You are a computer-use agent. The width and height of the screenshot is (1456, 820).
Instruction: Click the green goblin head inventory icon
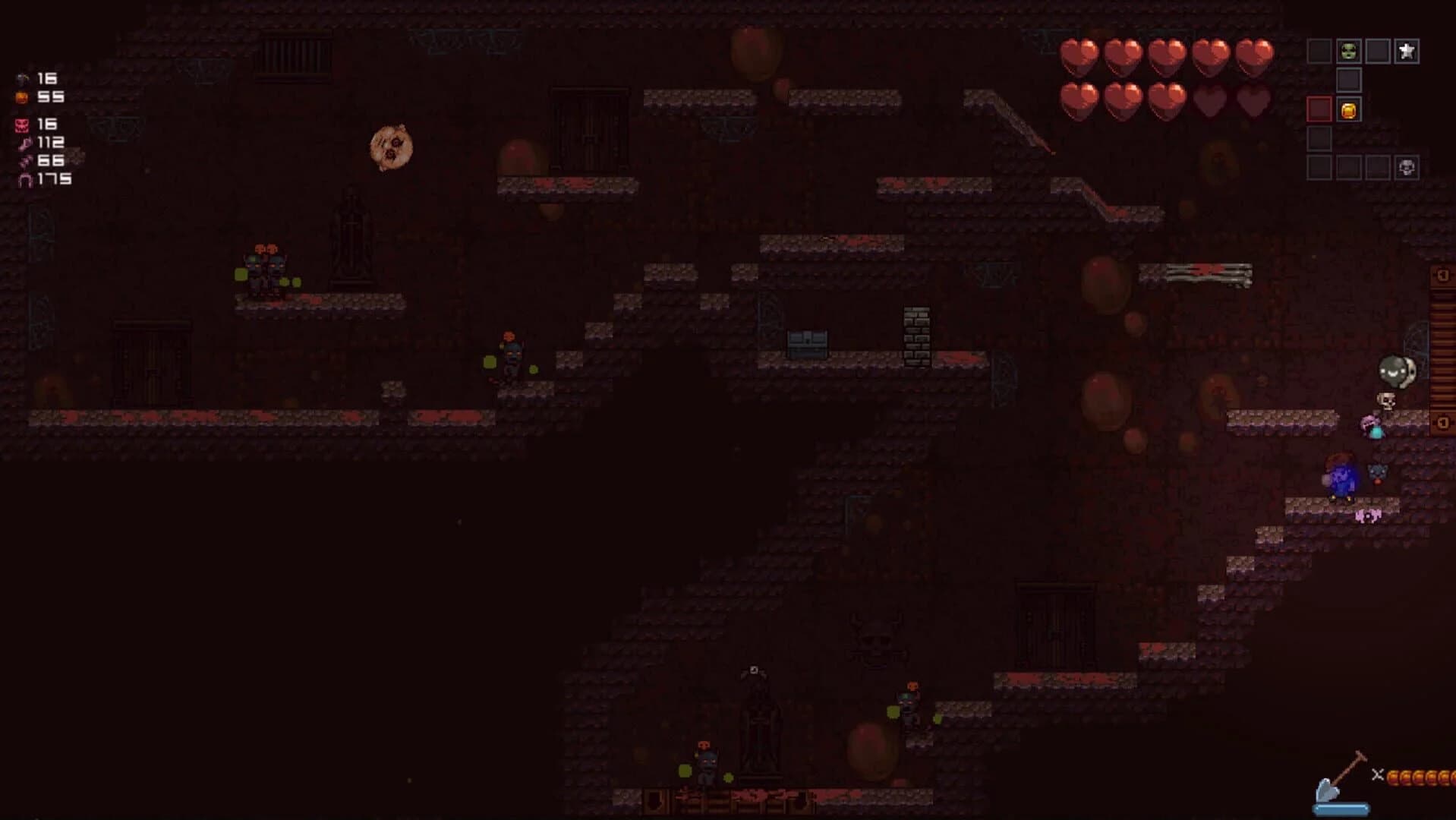(1349, 50)
